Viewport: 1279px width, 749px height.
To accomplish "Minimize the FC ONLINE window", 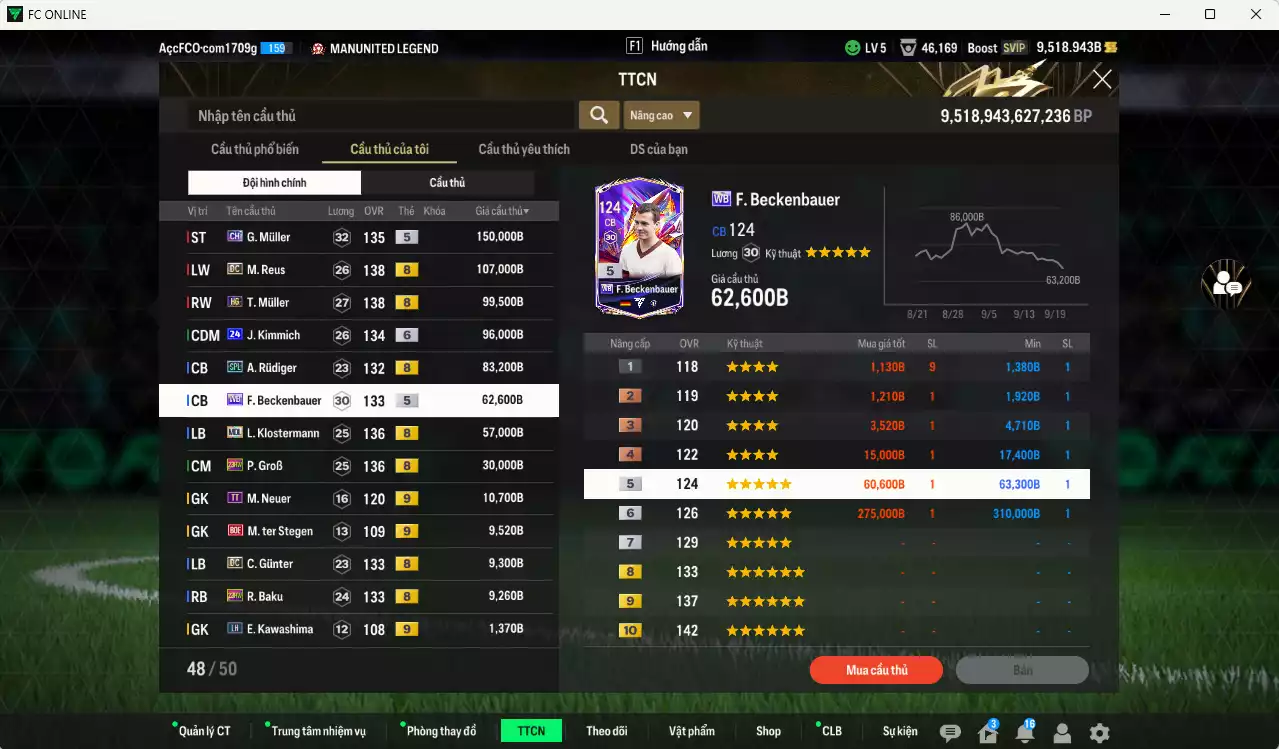I will pyautogui.click(x=1164, y=14).
